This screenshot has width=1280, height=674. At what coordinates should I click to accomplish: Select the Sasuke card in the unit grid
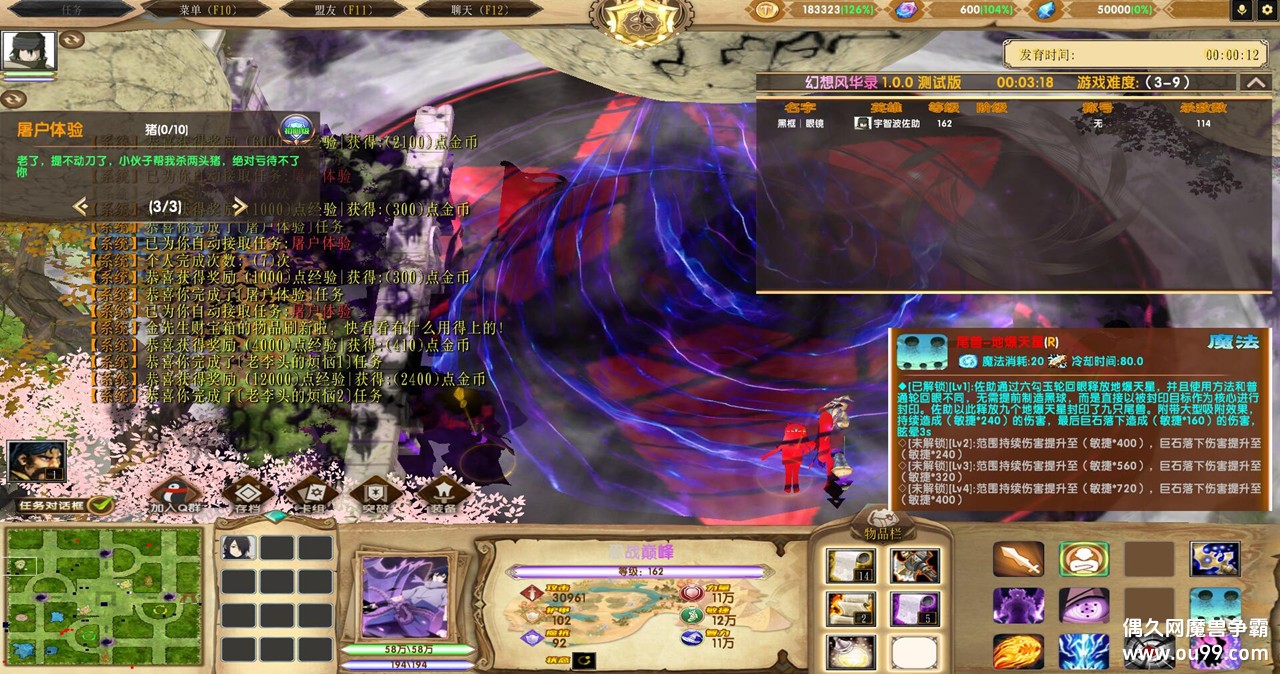click(x=239, y=547)
